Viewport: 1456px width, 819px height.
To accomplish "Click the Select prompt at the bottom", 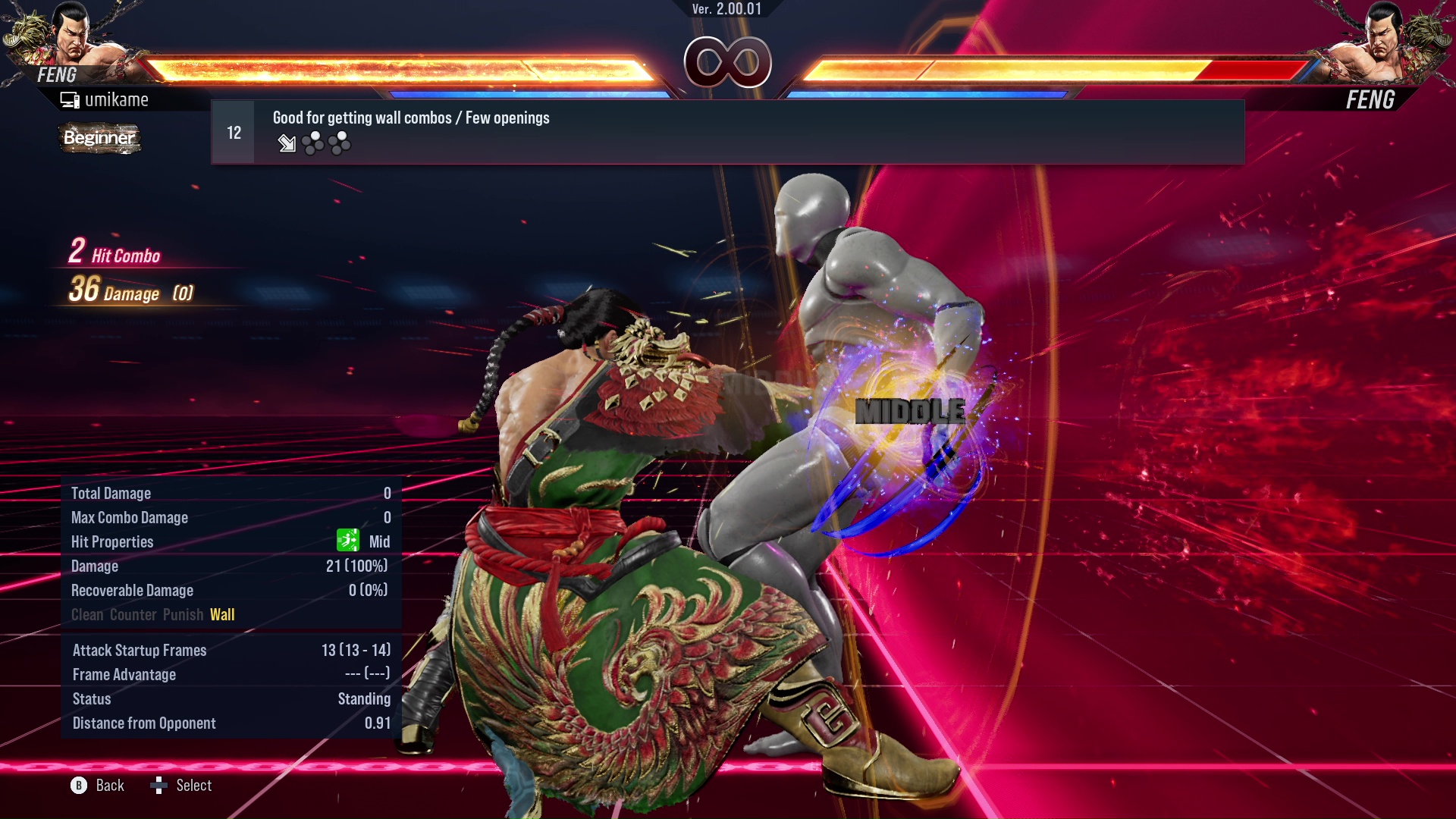I will [x=193, y=786].
